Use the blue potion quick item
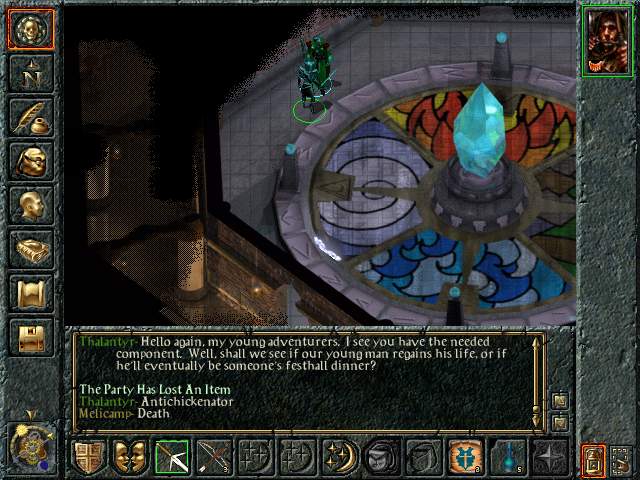Image resolution: width=640 pixels, height=480 pixels. 508,458
